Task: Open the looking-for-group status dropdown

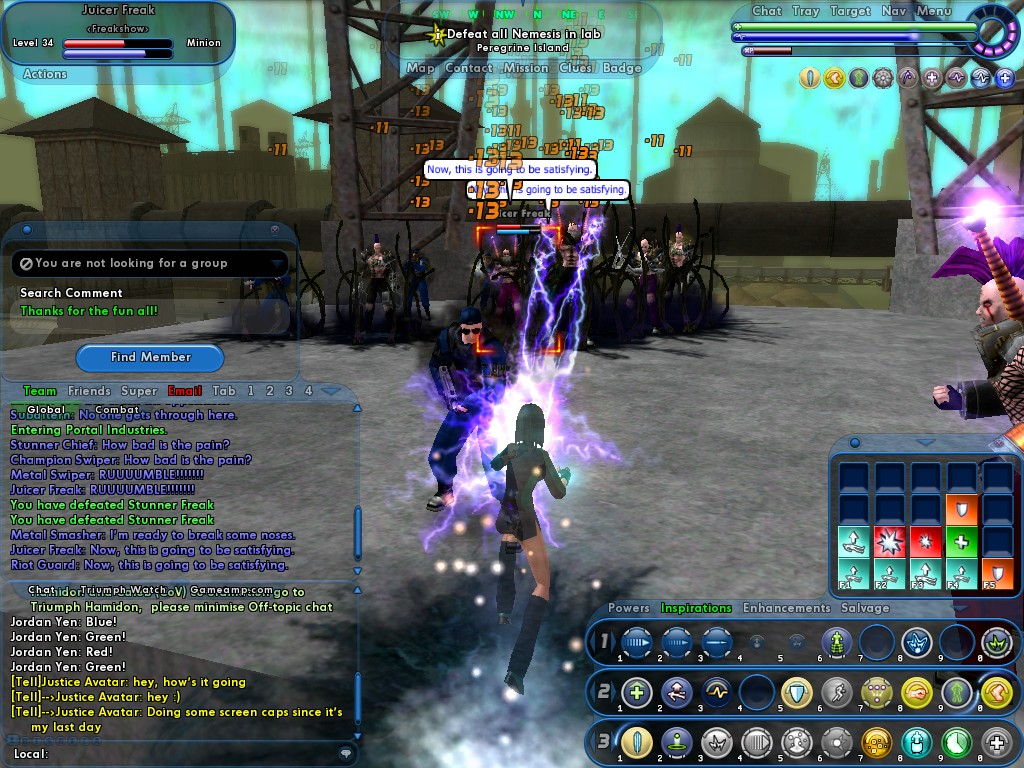Action: pos(278,264)
